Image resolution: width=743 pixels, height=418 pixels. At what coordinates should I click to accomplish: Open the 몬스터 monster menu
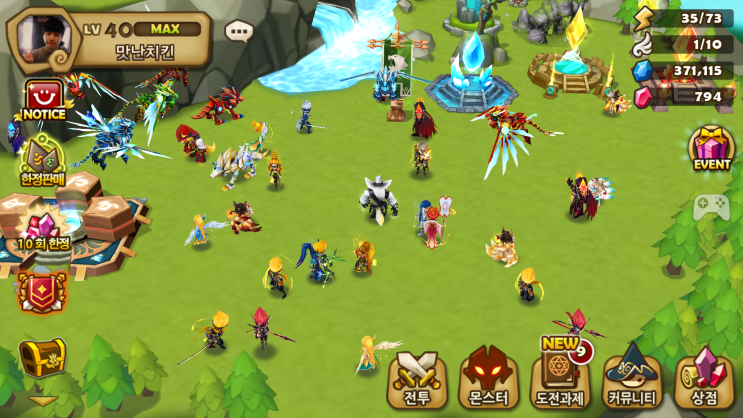click(x=490, y=379)
